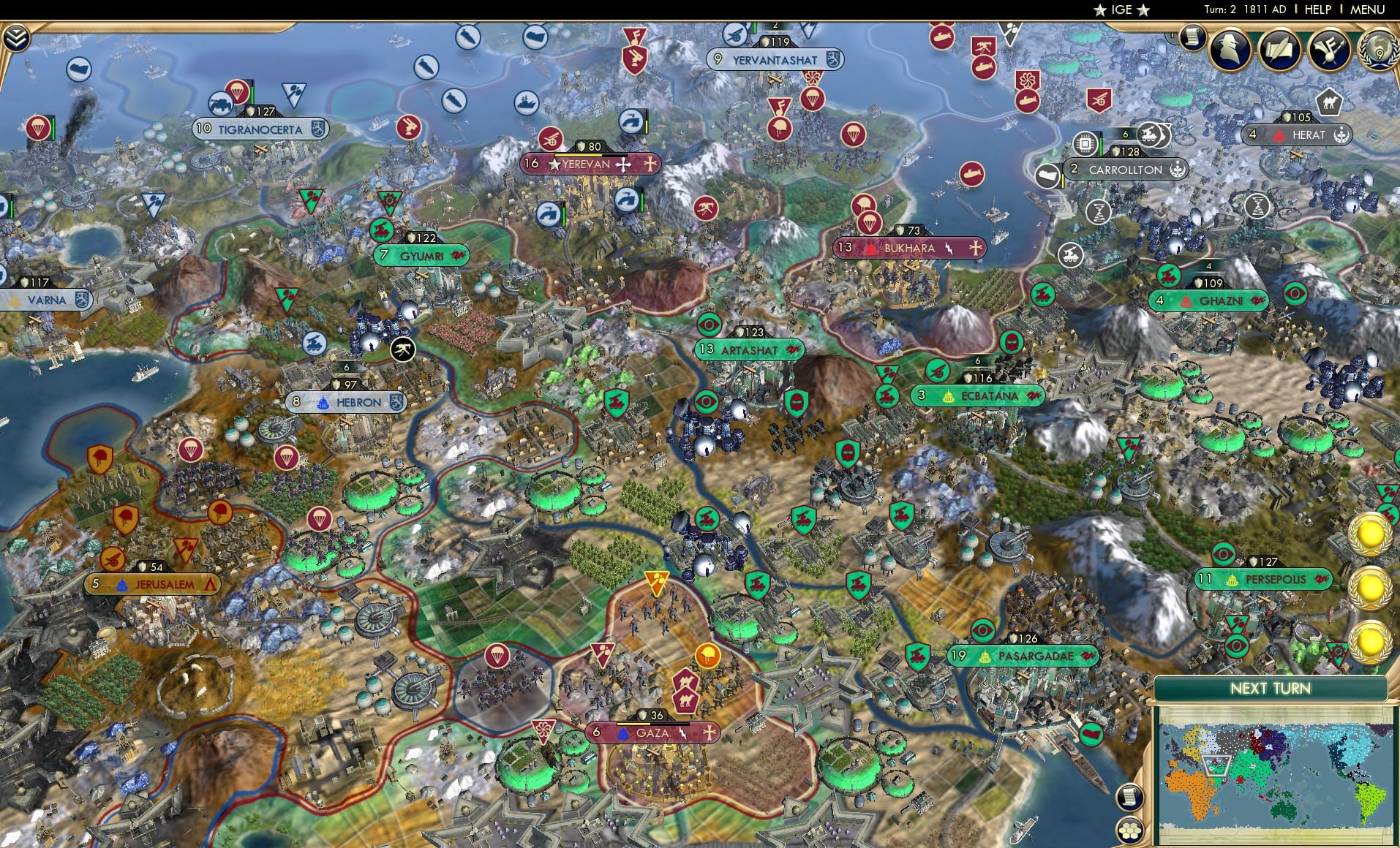The width and height of the screenshot is (1400, 848).
Task: Click the notification log scroll icon above minimap
Action: tap(1129, 798)
